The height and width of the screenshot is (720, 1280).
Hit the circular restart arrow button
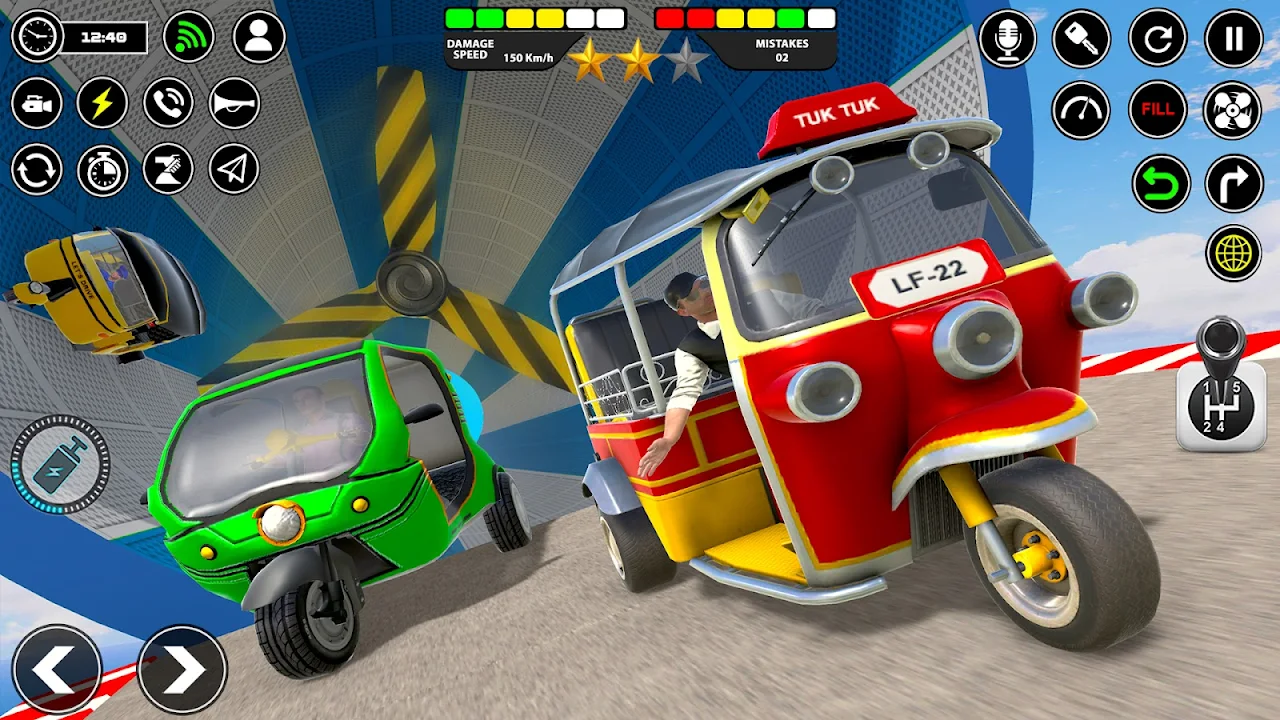point(1158,38)
